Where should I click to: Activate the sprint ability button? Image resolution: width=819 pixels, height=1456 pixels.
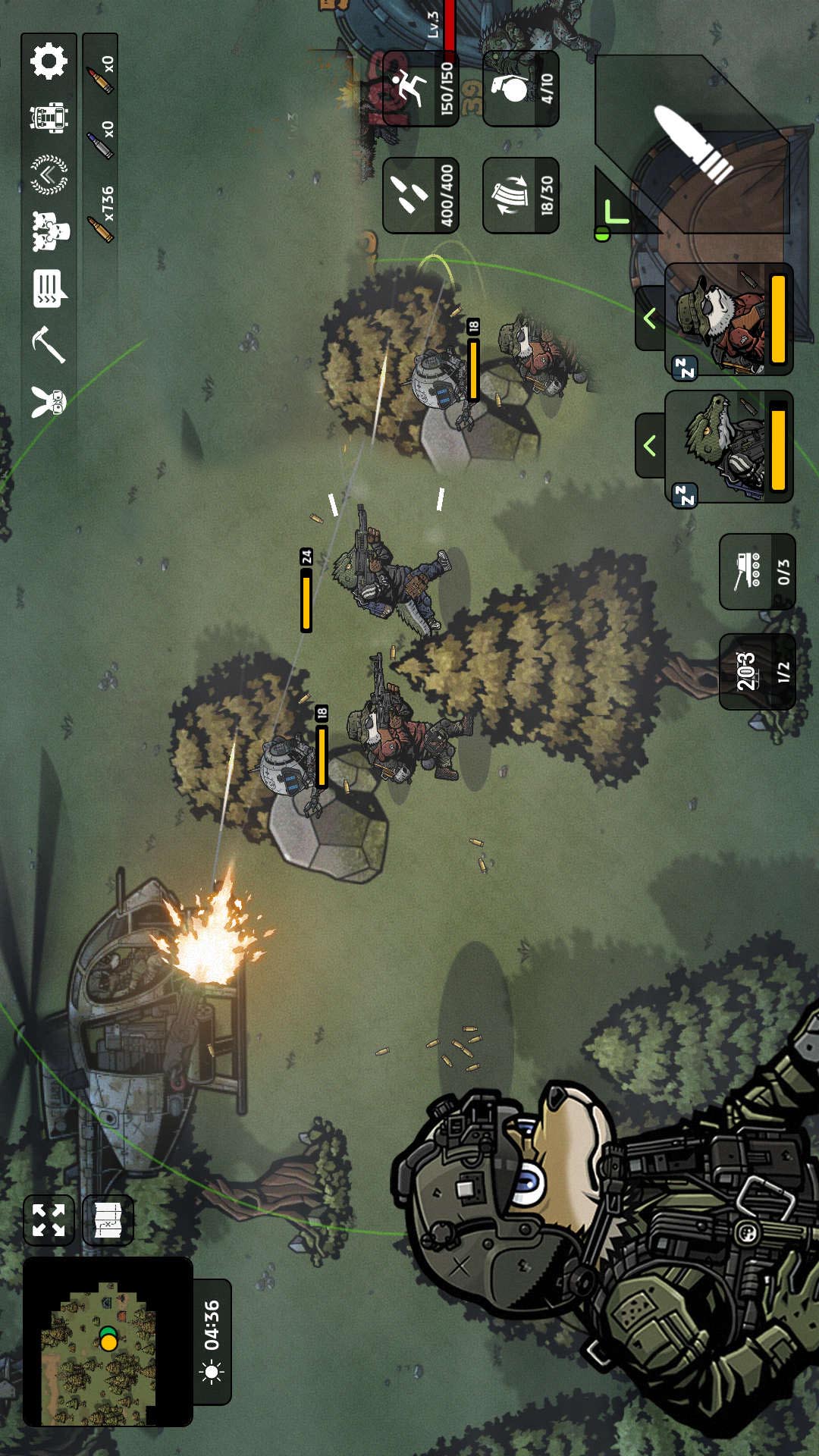[421, 89]
